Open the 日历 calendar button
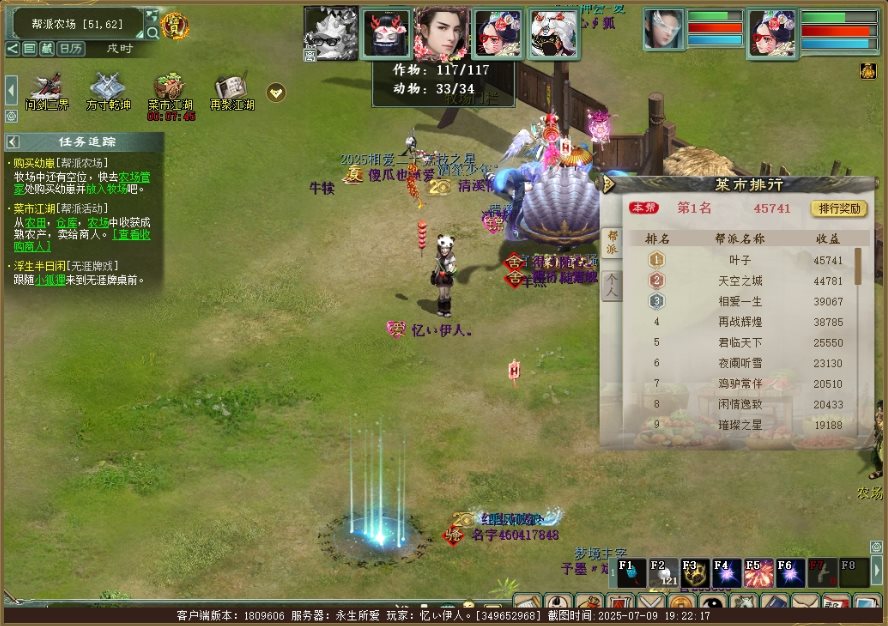Image resolution: width=888 pixels, height=626 pixels. tap(70, 48)
